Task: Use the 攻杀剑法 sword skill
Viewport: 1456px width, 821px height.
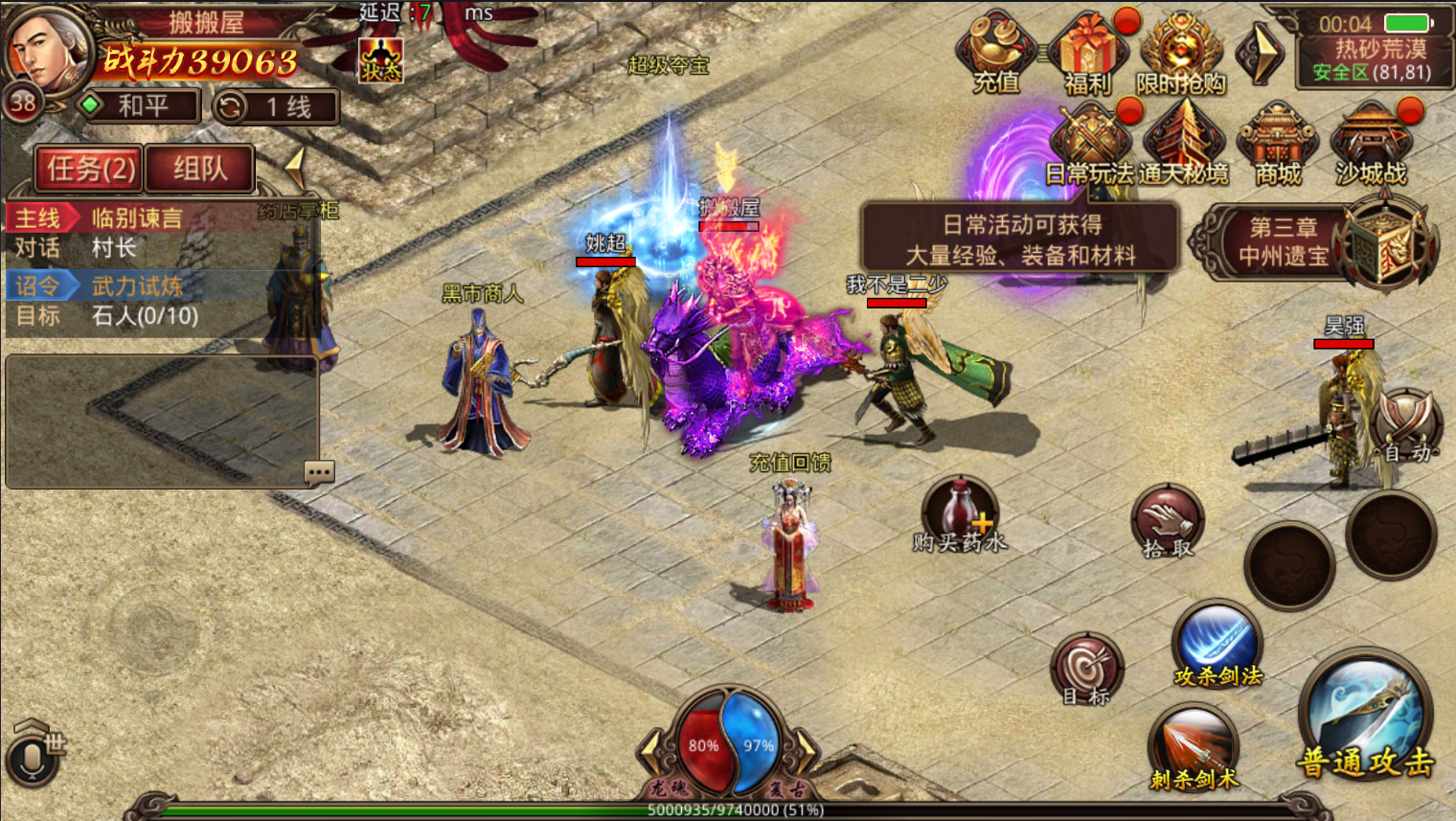Action: click(x=1217, y=645)
